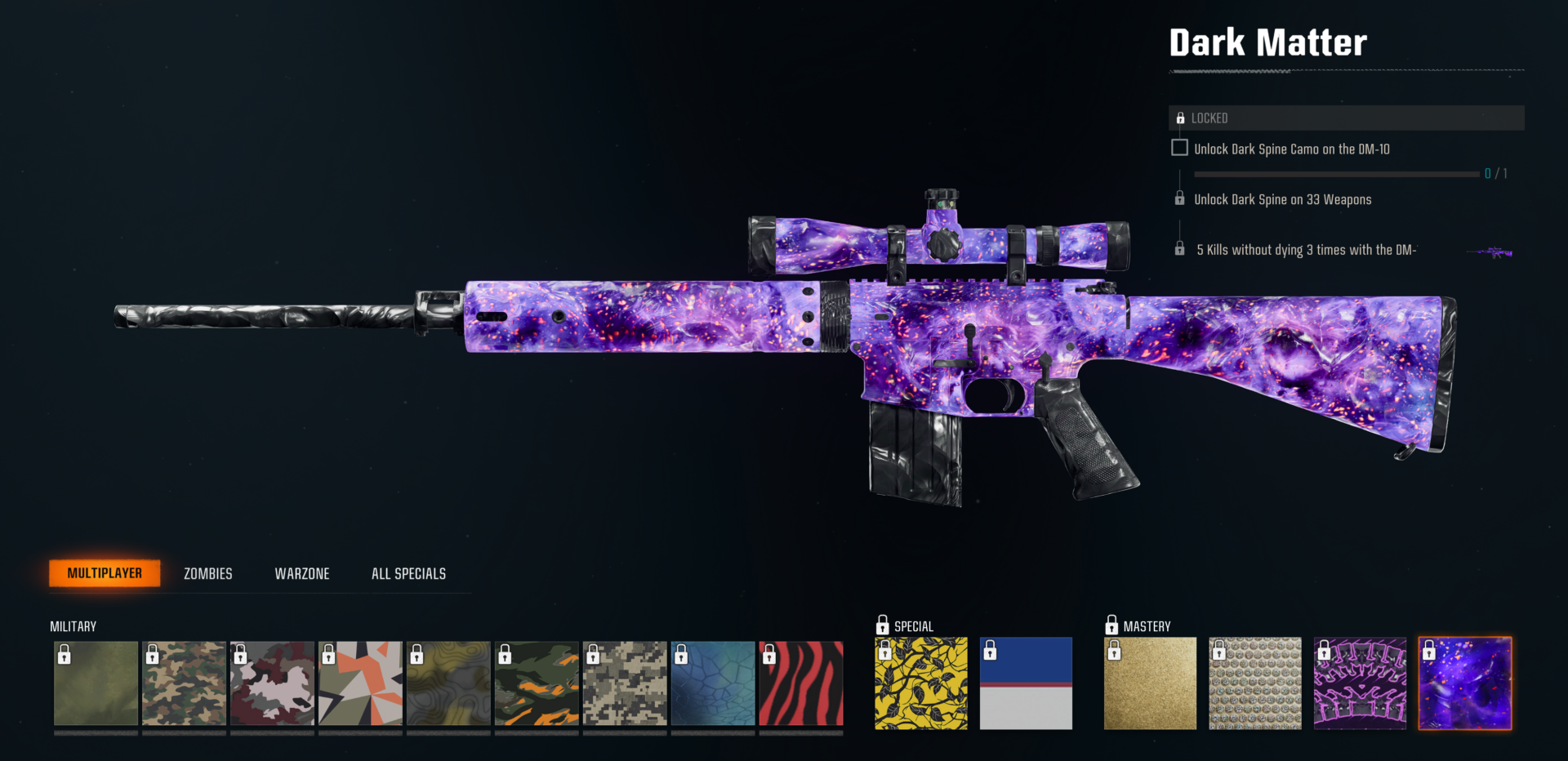The width and height of the screenshot is (1568, 761).
Task: Open the Zombies camo tab
Action: tap(208, 574)
